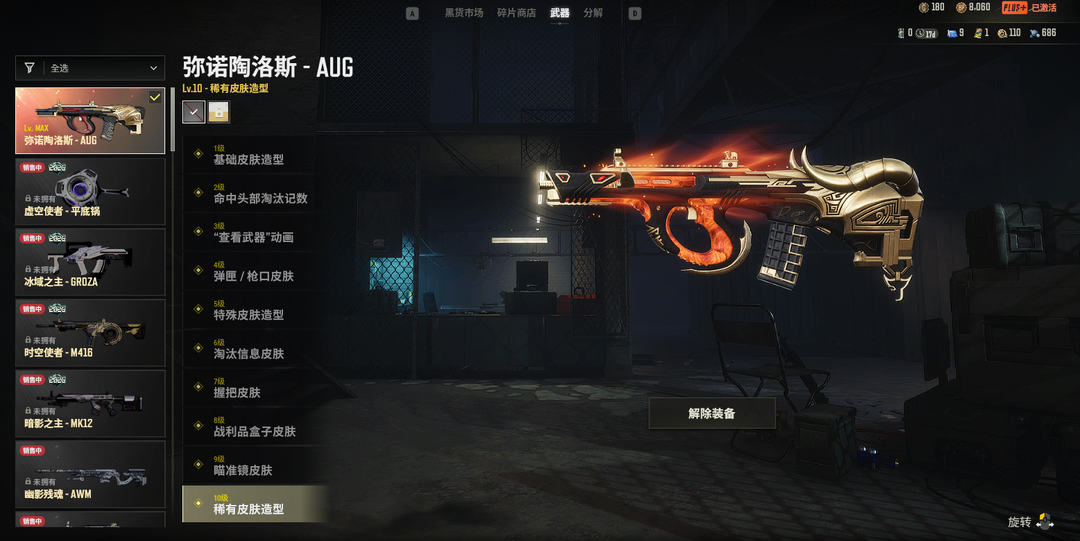Pick the 冰域之主 - GROZA skin
Image resolution: width=1080 pixels, height=541 pixels.
click(90, 262)
